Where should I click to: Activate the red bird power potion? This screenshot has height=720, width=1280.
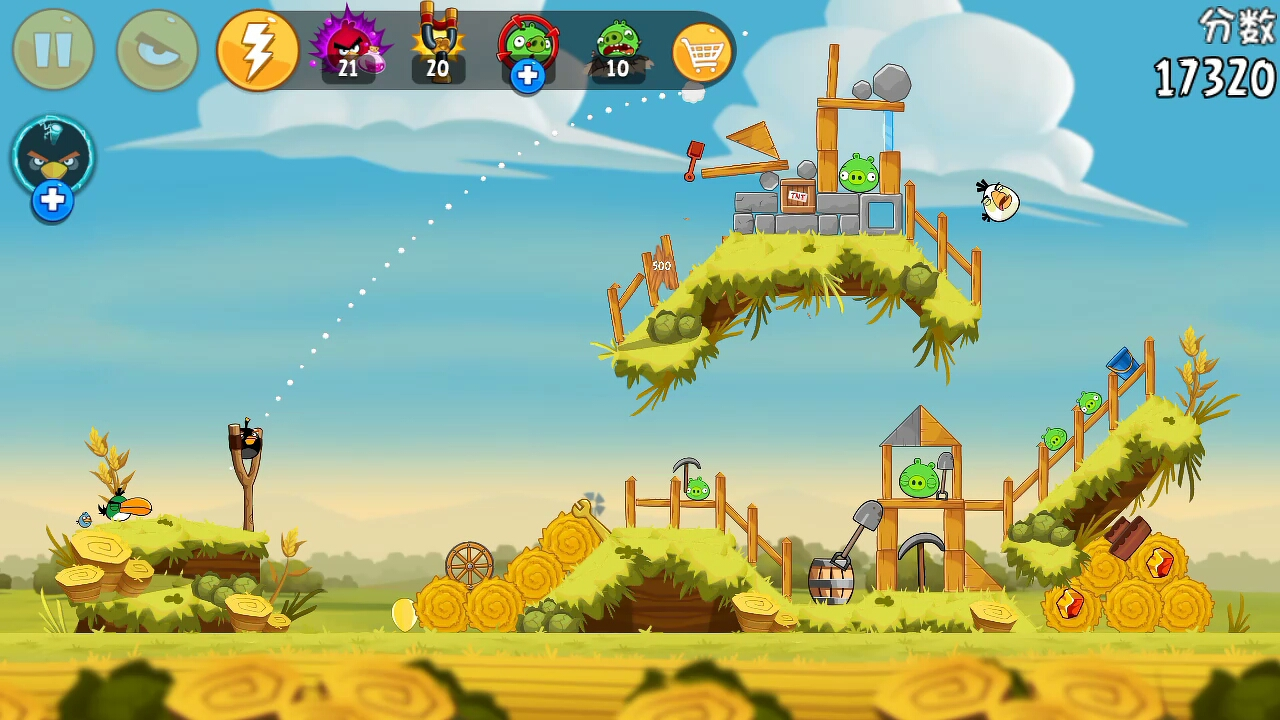347,47
